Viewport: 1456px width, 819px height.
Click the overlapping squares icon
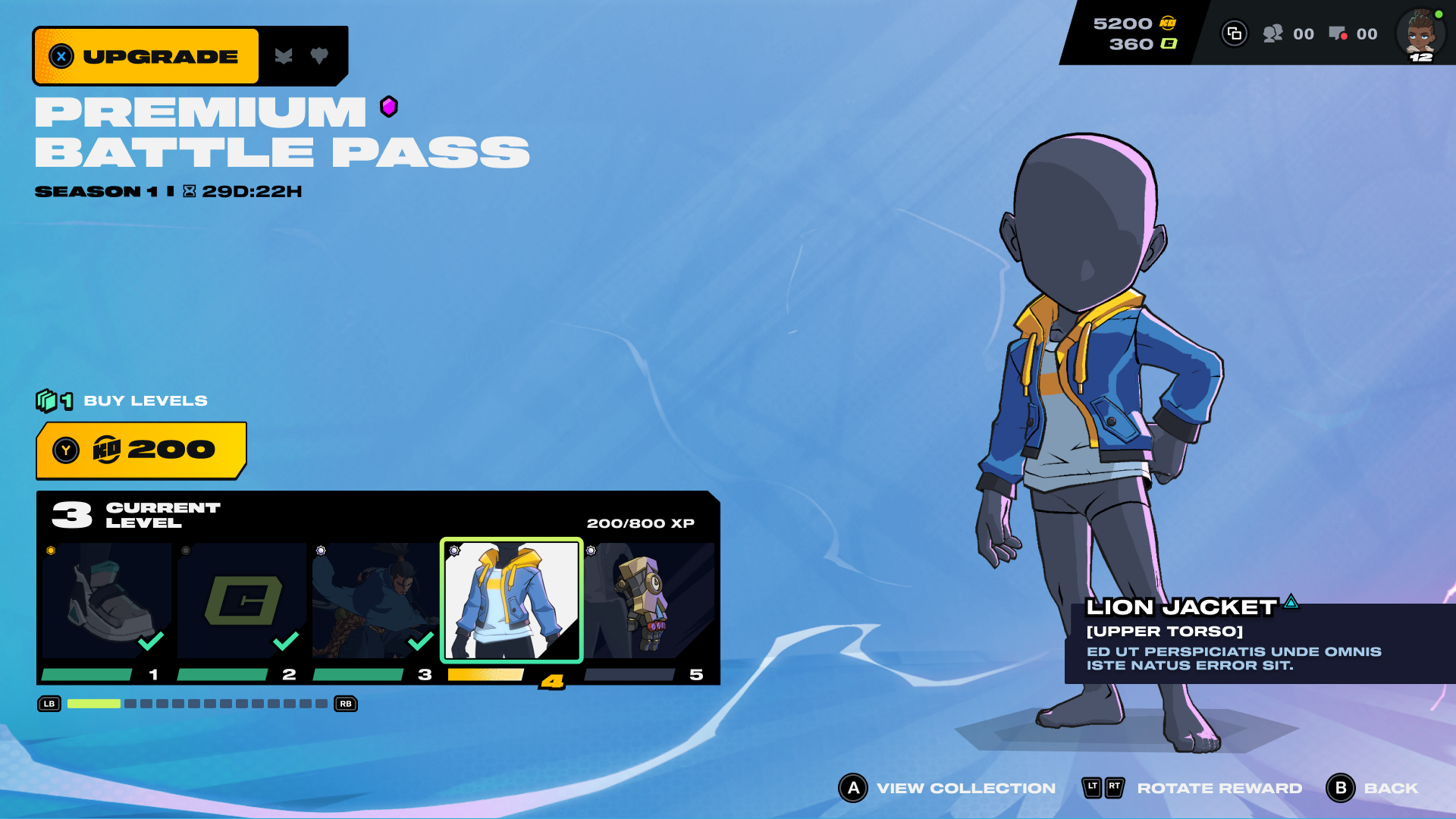pyautogui.click(x=1235, y=34)
